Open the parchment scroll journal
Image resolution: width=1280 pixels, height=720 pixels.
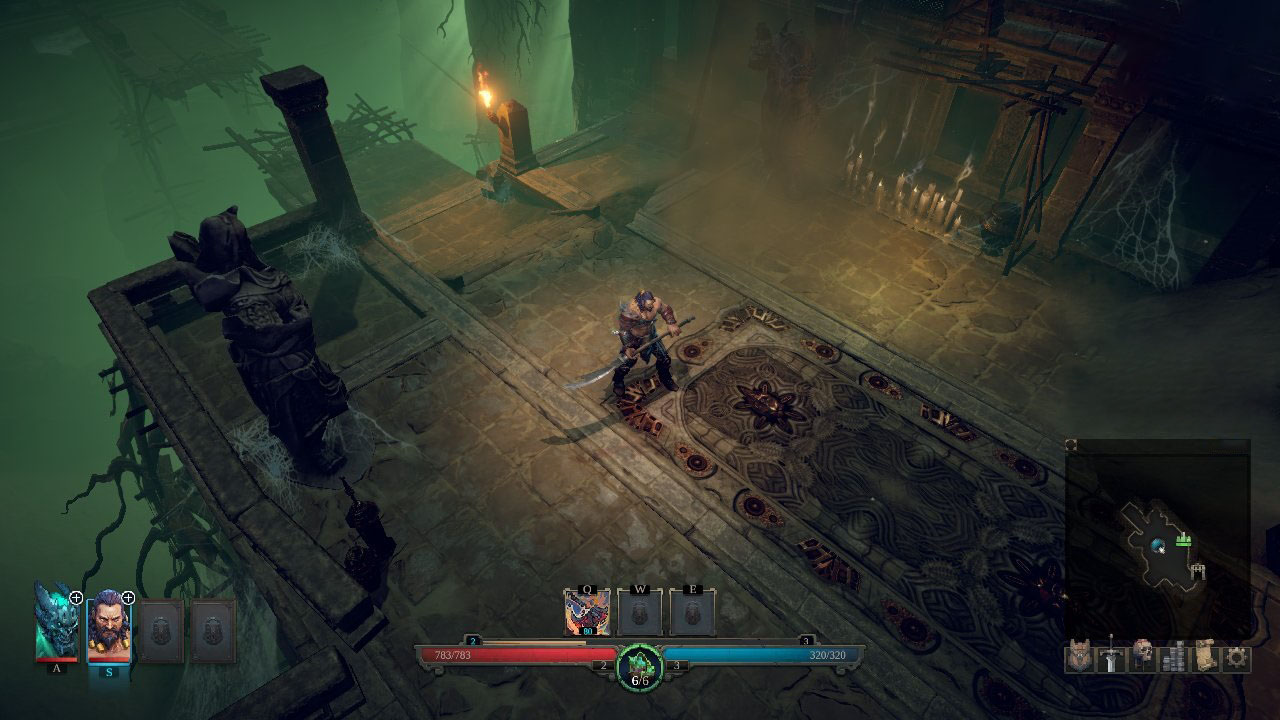pyautogui.click(x=1206, y=658)
